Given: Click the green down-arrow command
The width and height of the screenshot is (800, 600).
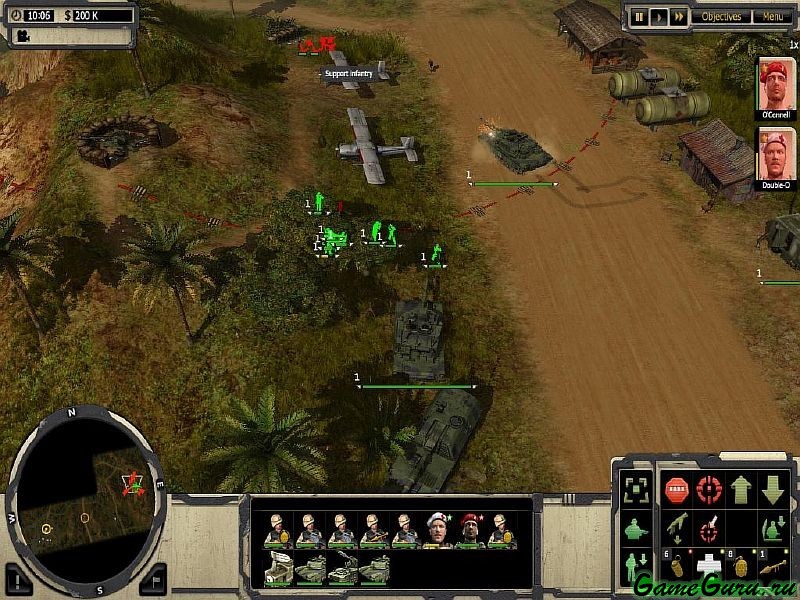Looking at the screenshot, I should (773, 491).
